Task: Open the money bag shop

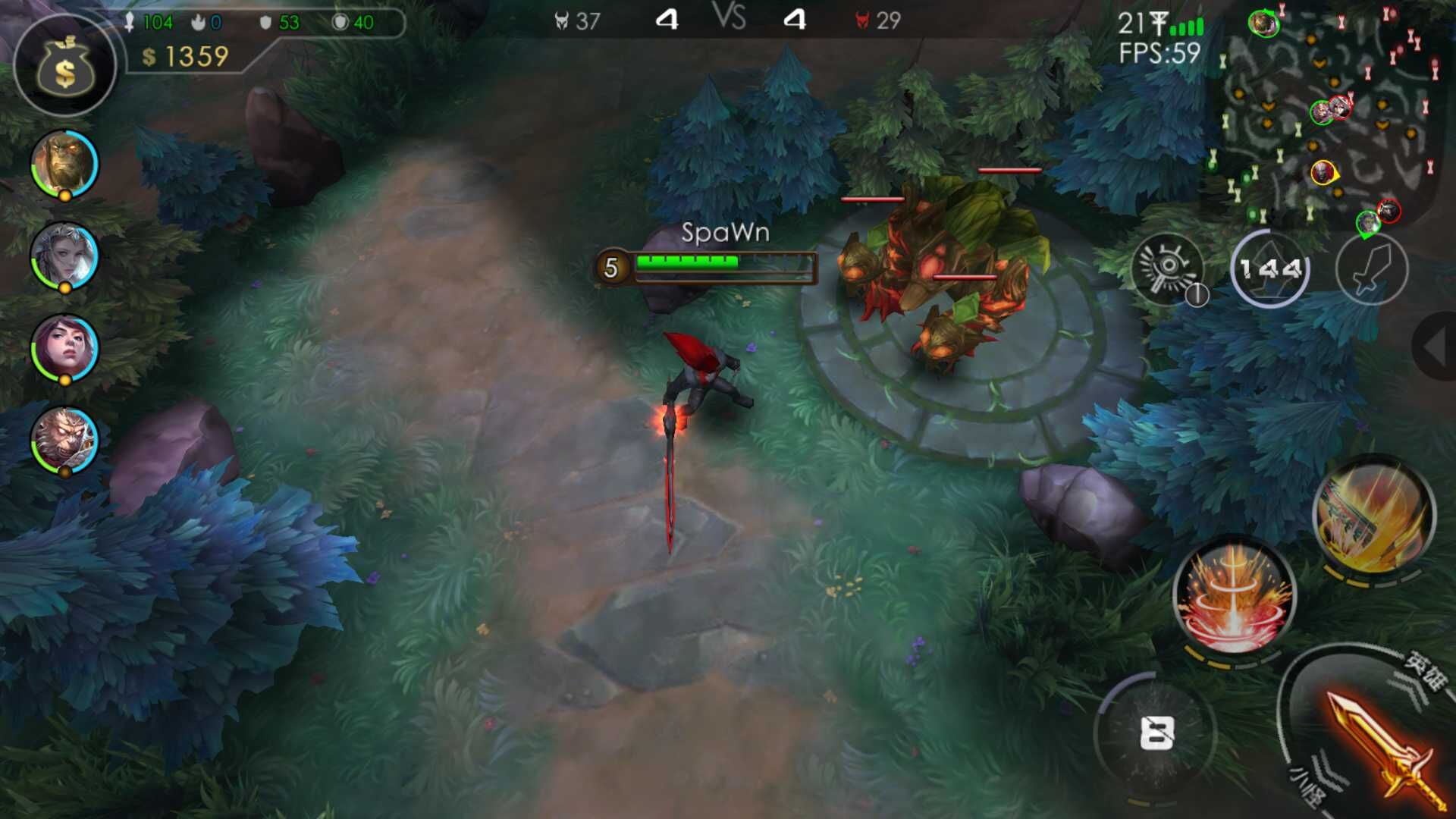Action: coord(65,67)
